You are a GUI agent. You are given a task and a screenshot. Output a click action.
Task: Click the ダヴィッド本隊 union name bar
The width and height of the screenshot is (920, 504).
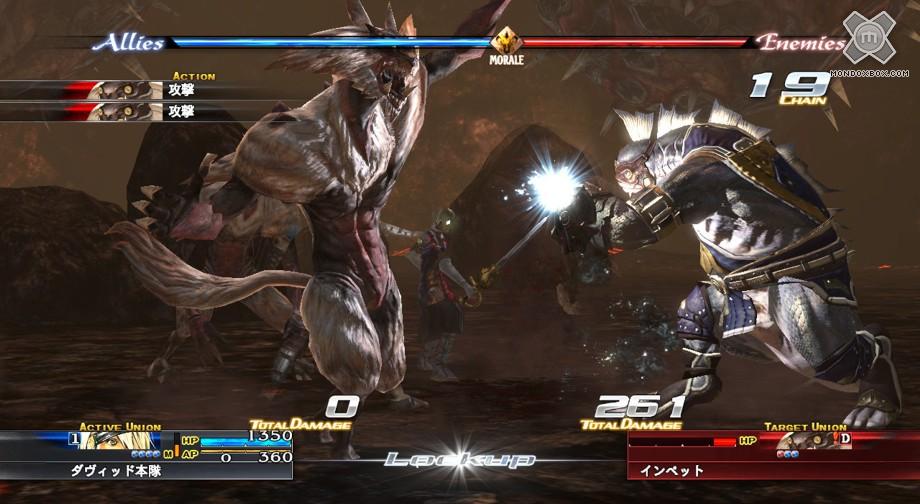tap(146, 469)
